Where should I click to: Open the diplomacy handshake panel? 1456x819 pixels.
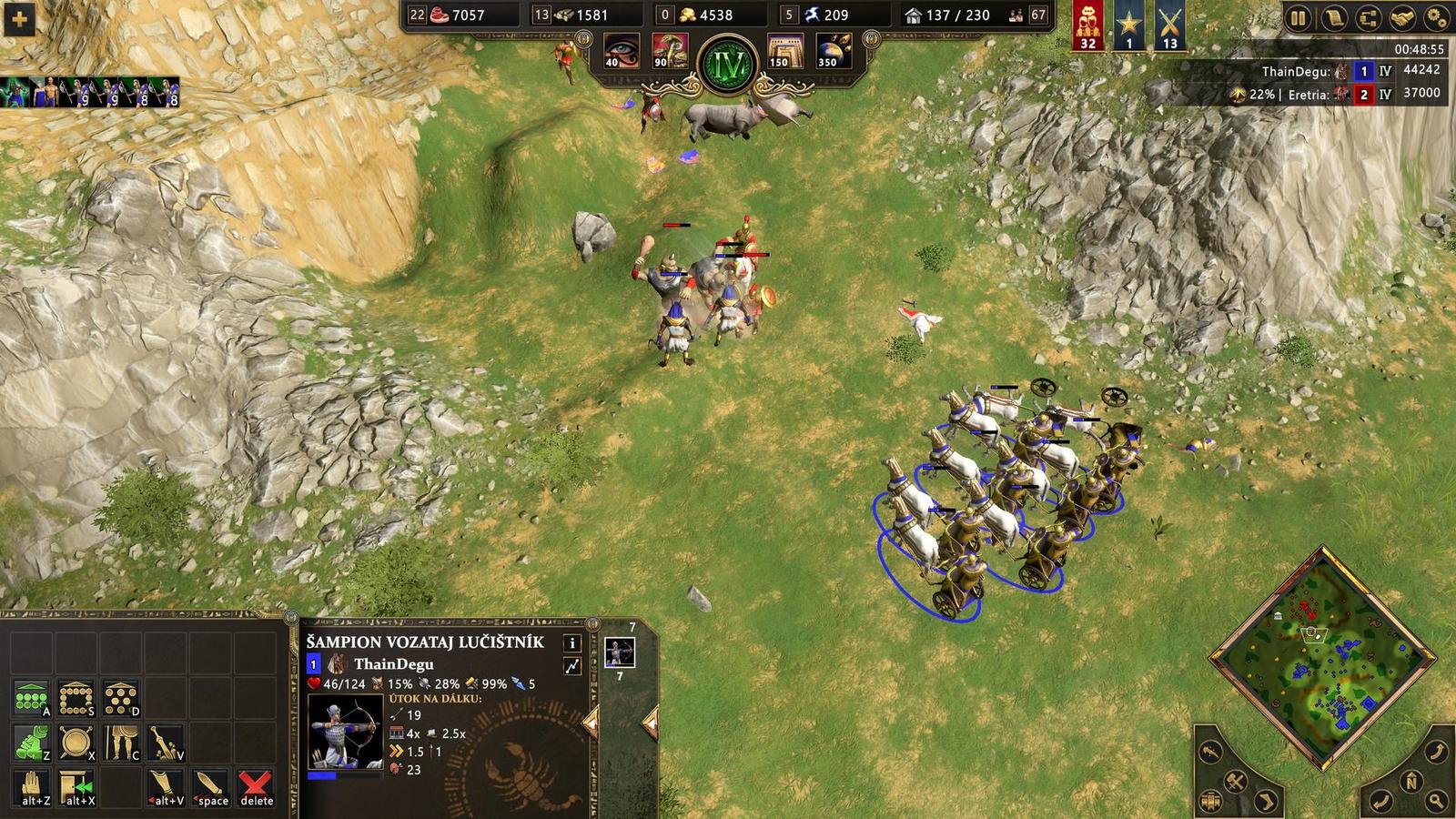coord(1403,15)
